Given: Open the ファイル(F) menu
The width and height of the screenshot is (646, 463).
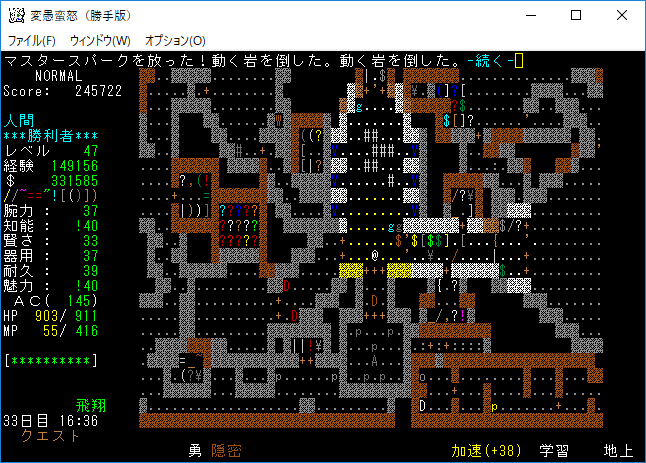Looking at the screenshot, I should [32, 40].
